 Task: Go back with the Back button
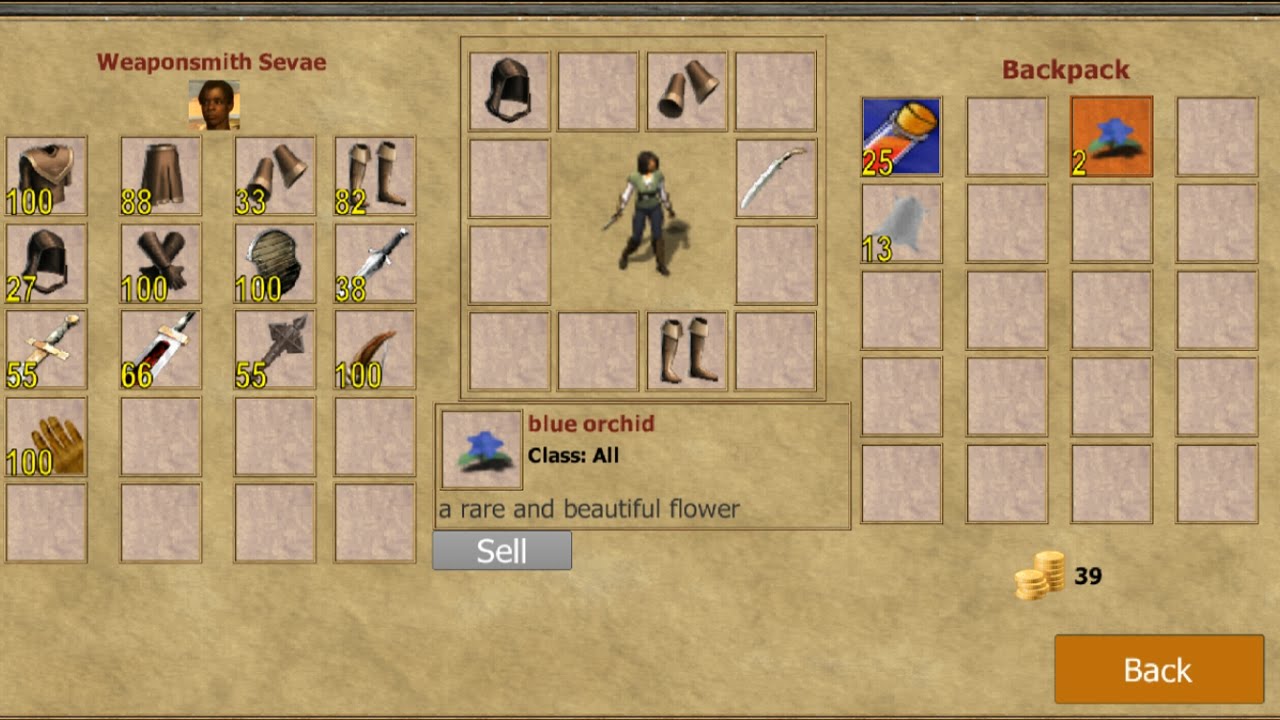[1158, 669]
